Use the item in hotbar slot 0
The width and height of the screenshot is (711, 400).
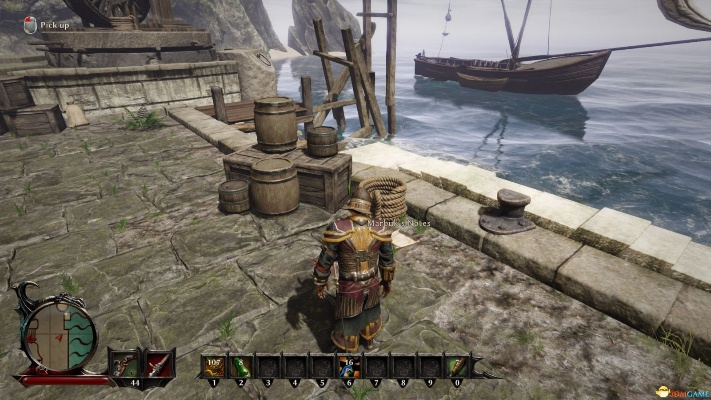pos(457,365)
